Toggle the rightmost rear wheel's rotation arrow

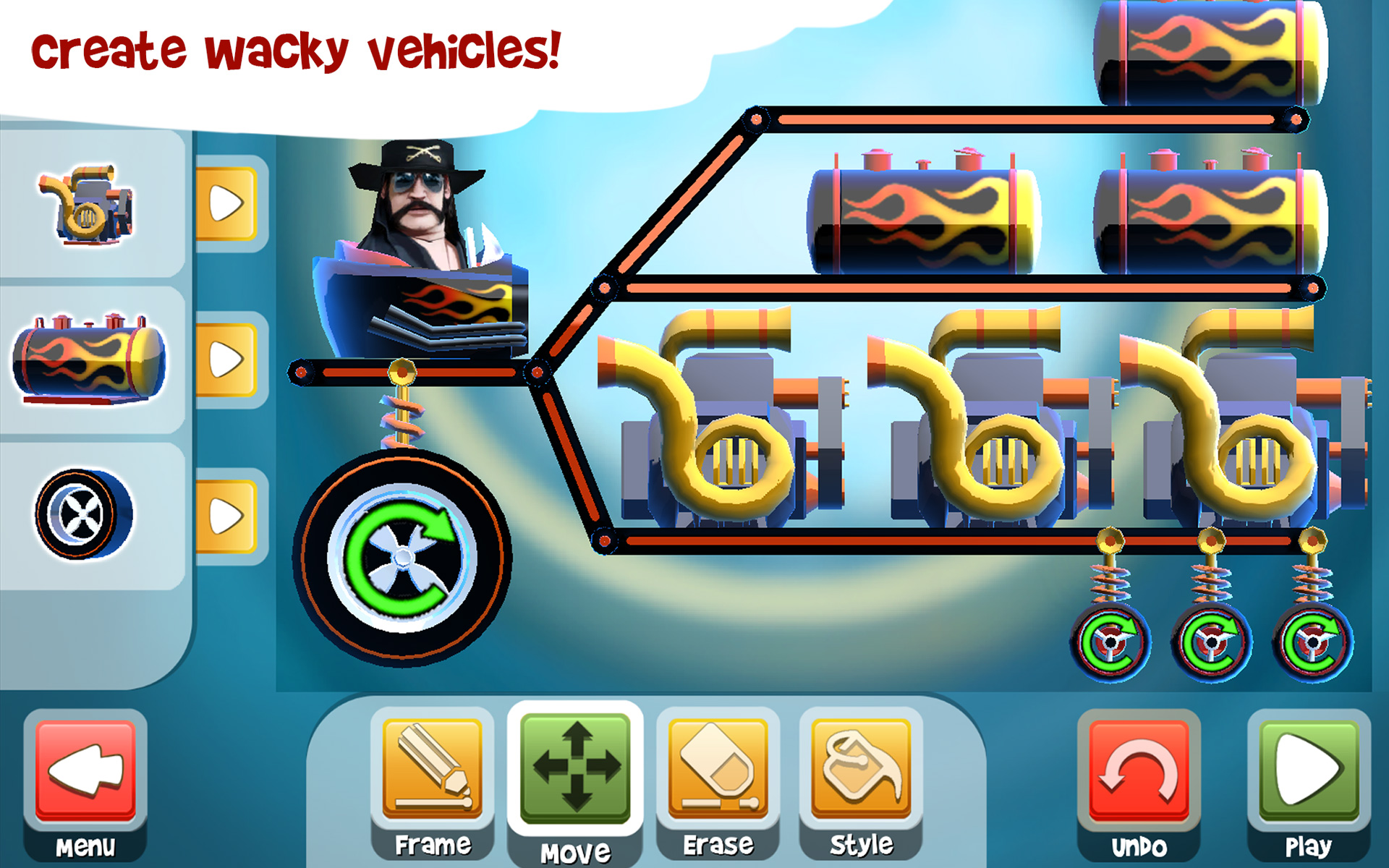click(1312, 644)
